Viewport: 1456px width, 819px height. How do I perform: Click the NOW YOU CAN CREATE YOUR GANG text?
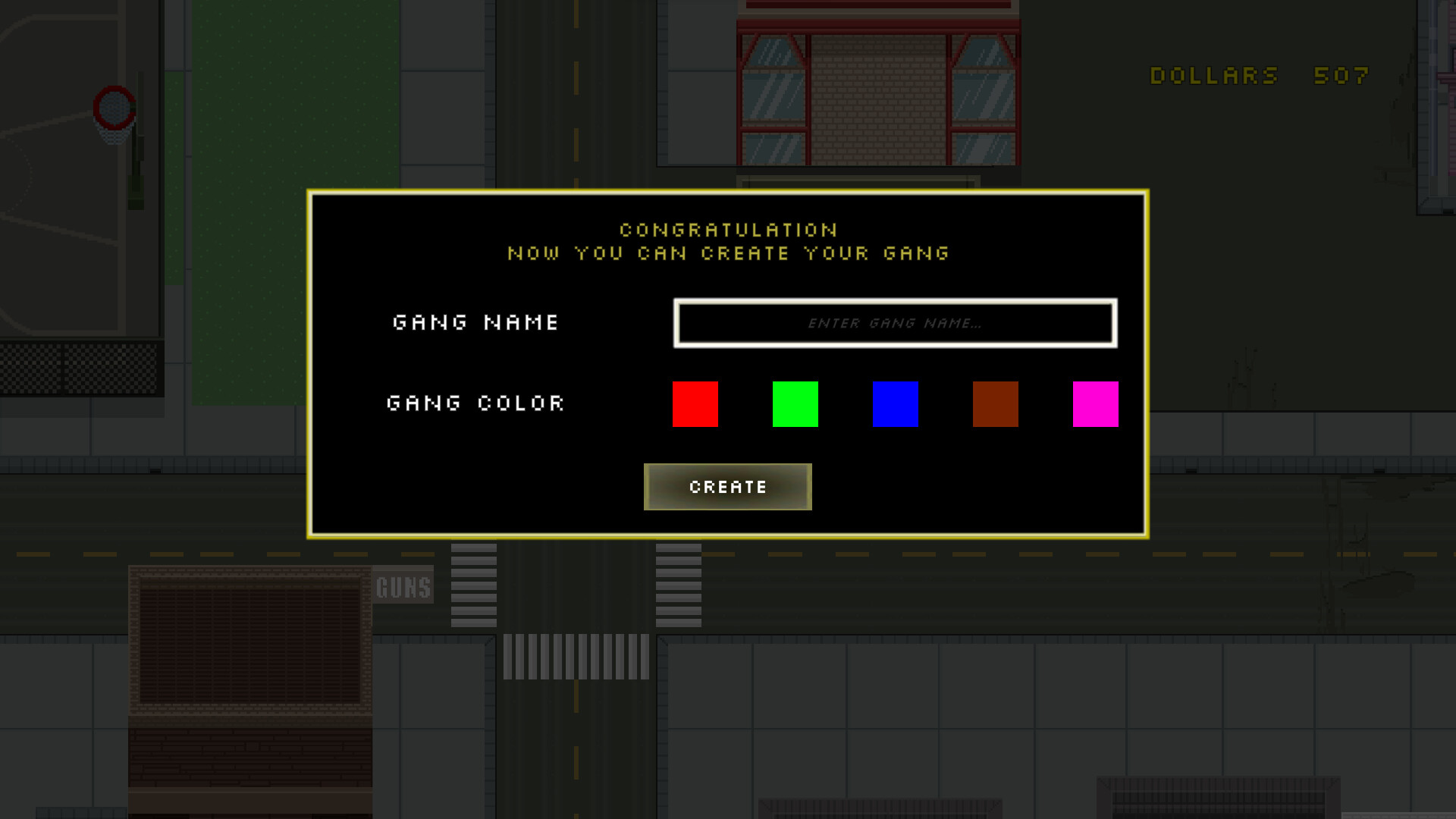[x=727, y=254]
